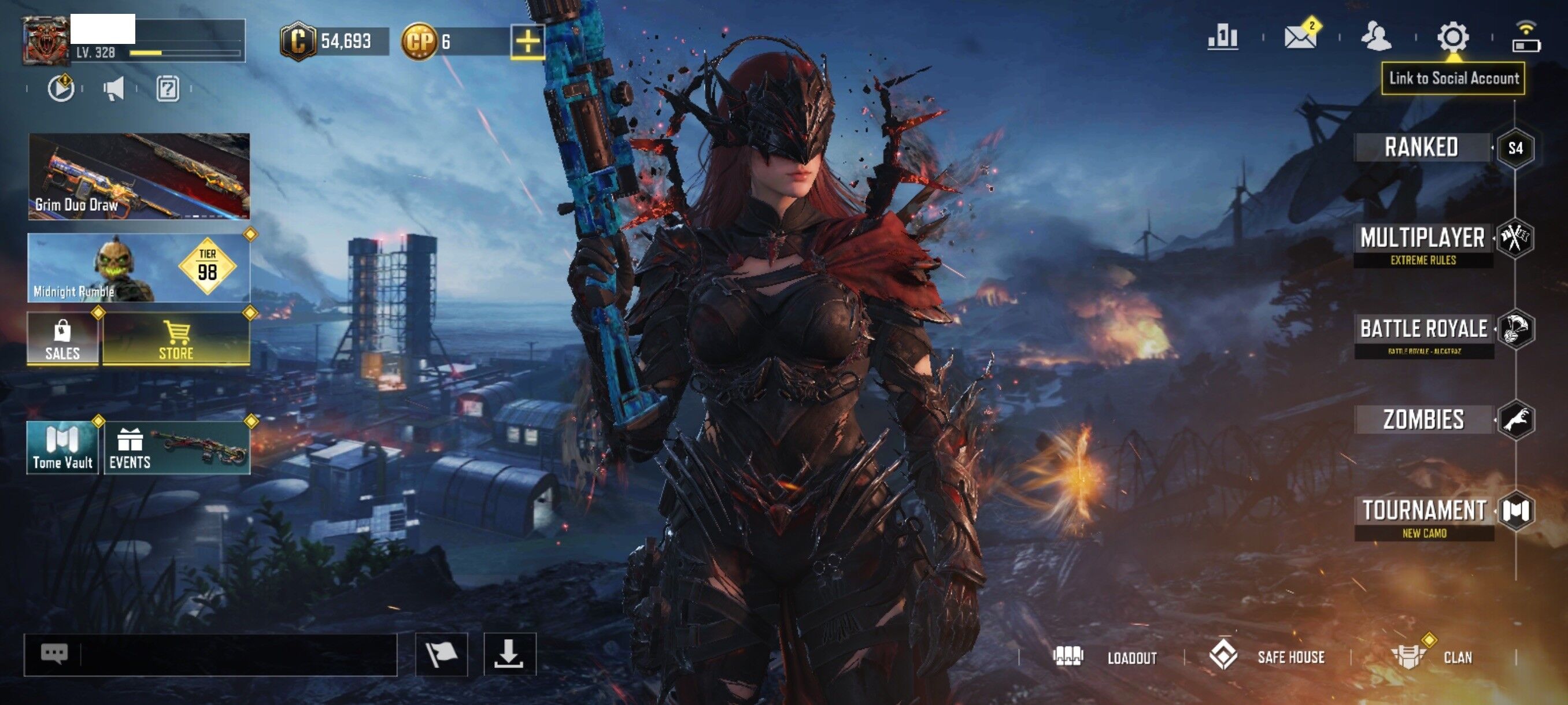Enter Battle Royale mode
This screenshot has height=705, width=1568.
click(1423, 334)
